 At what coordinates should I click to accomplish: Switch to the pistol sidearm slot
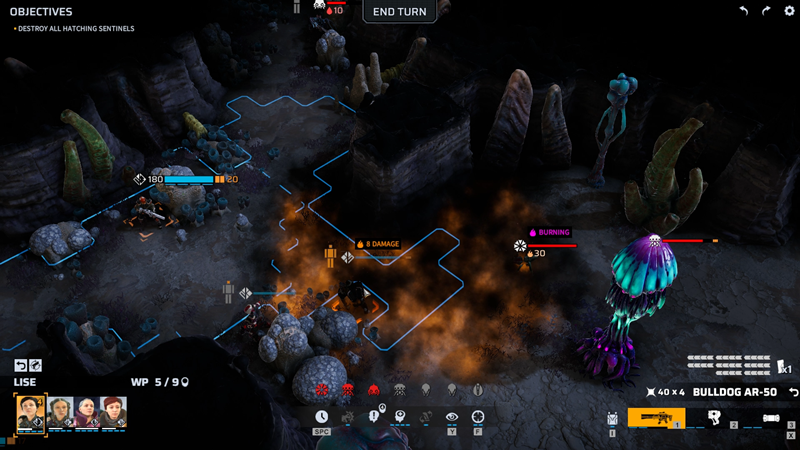tap(716, 418)
